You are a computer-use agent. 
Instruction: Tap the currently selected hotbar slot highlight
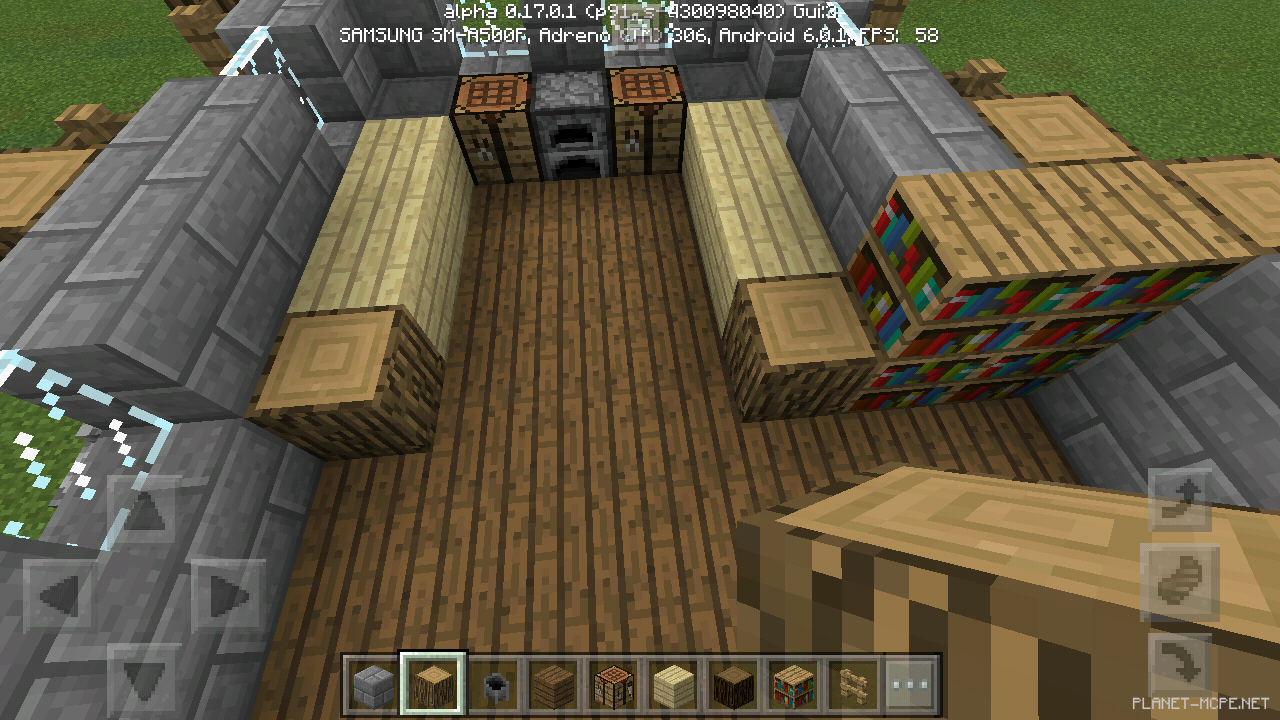click(x=434, y=685)
